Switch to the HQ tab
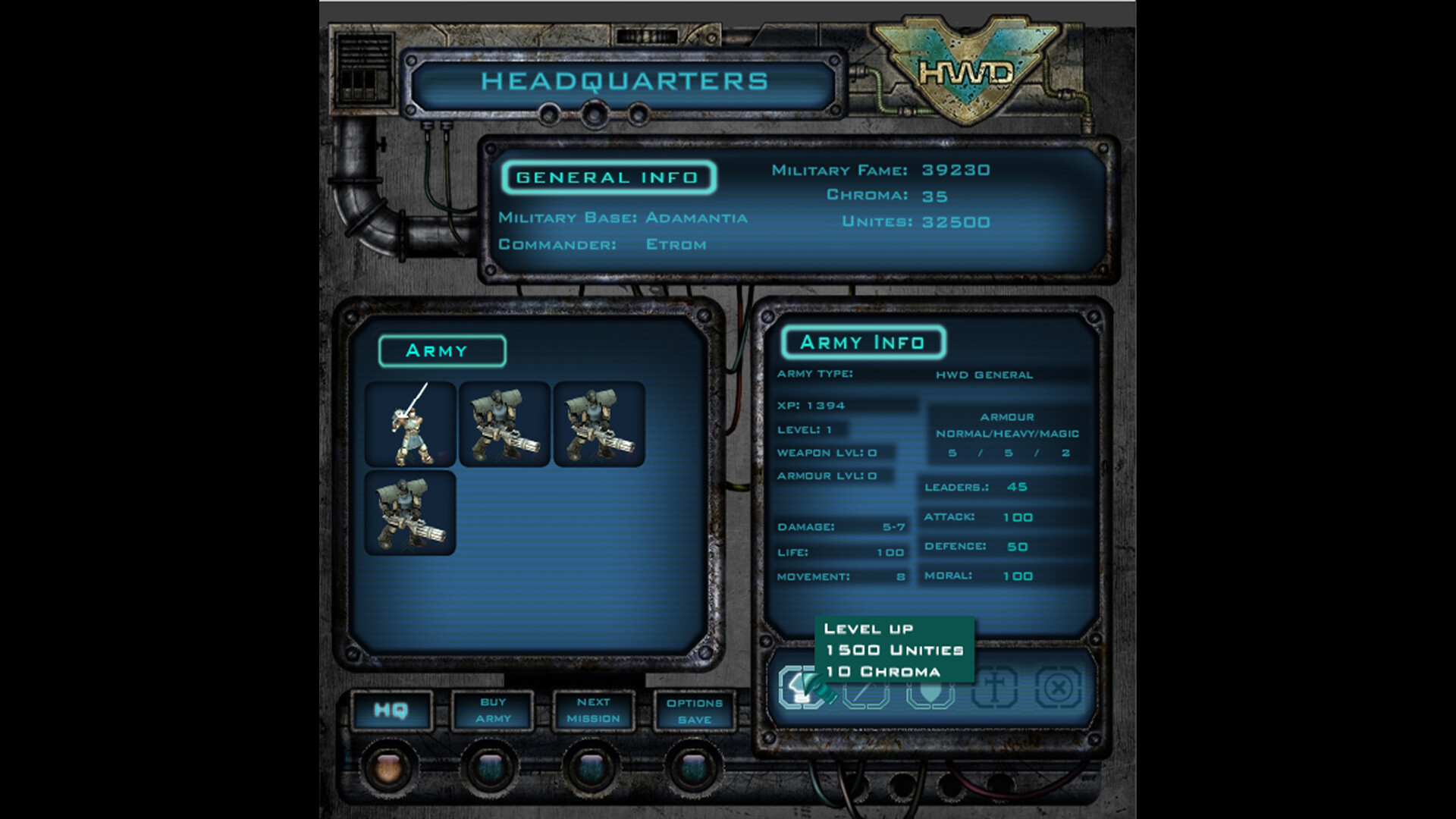Viewport: 1456px width, 819px height. coord(391,711)
